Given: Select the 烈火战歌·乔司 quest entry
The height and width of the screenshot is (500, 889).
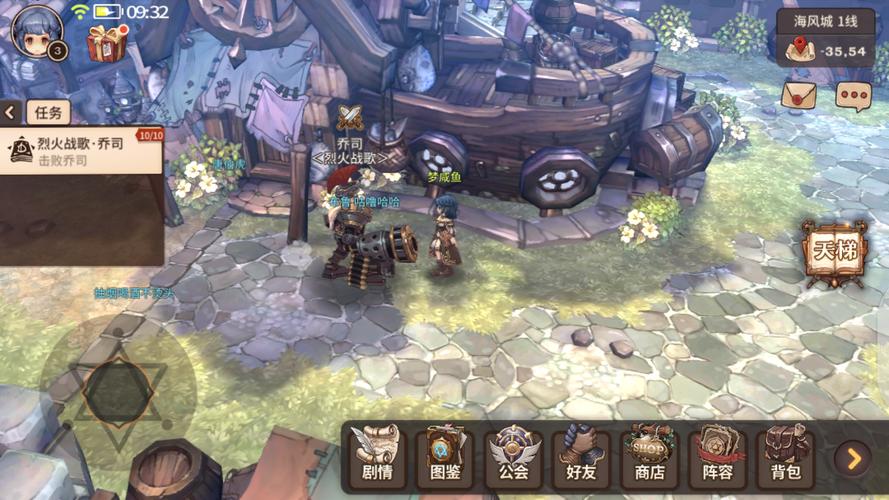Looking at the screenshot, I should click(x=82, y=151).
